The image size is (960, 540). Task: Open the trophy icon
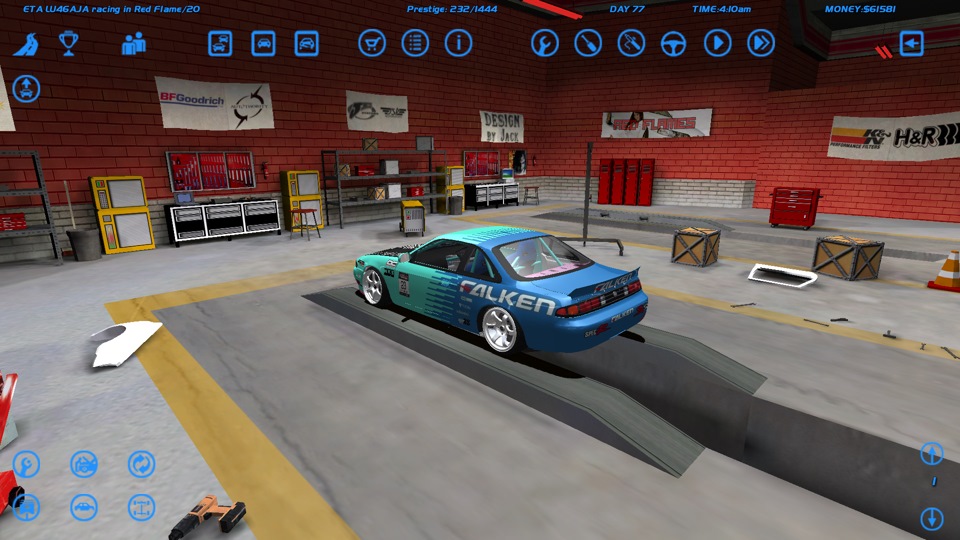[x=68, y=43]
